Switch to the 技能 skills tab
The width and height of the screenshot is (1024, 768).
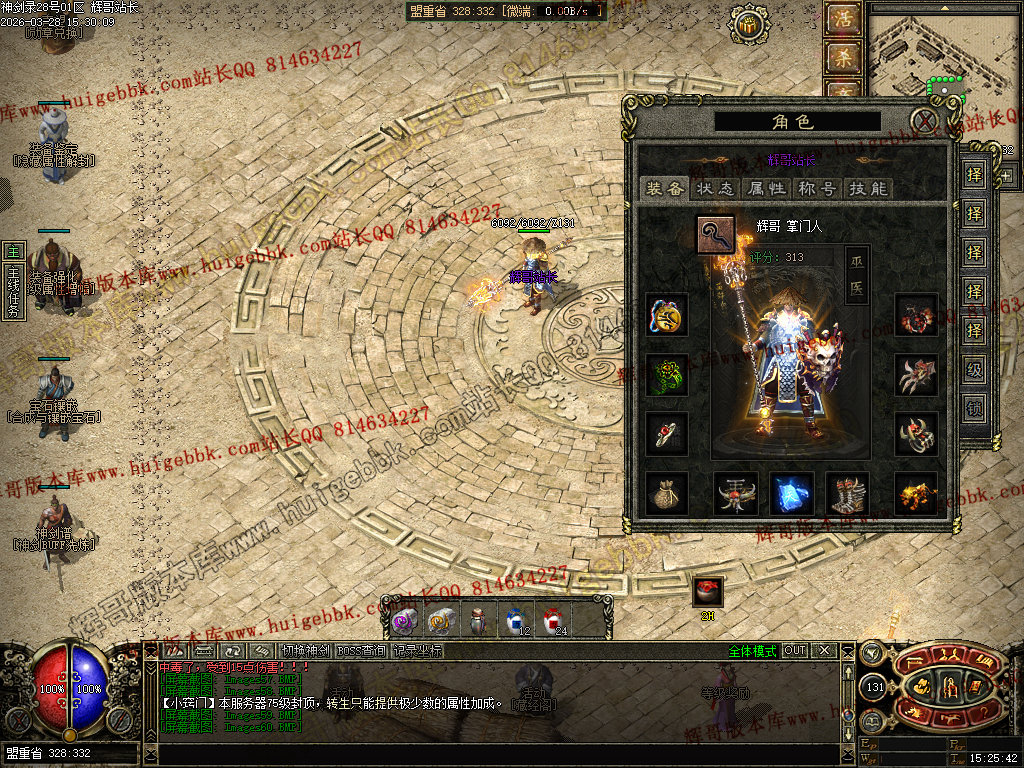click(866, 188)
